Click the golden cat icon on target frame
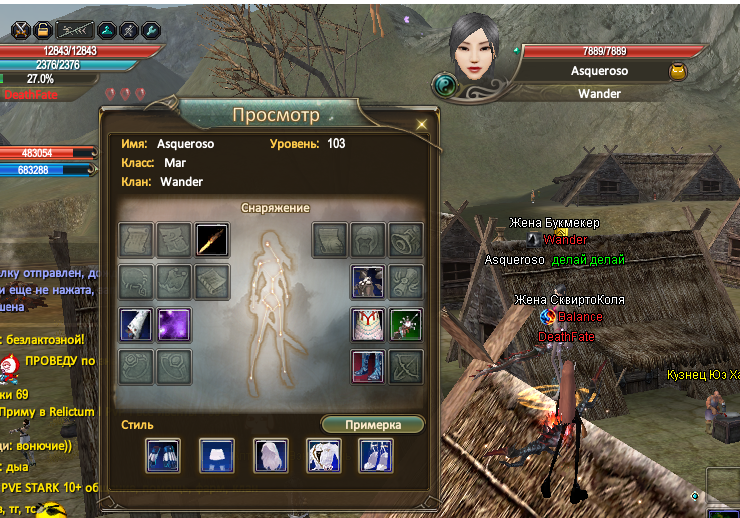 pyautogui.click(x=678, y=71)
